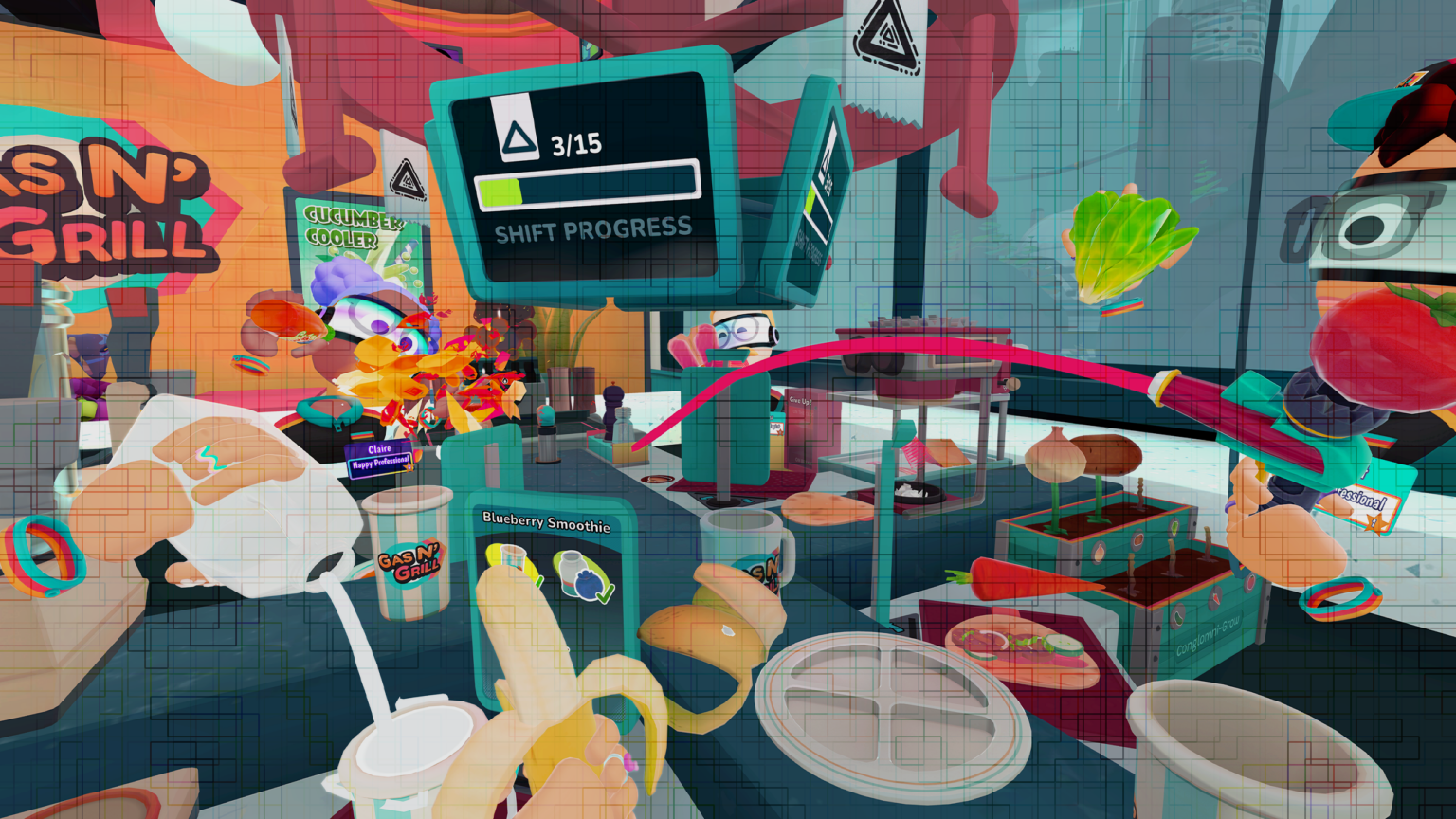Open Claire's player name tag
The image size is (1456, 819).
coord(380,448)
